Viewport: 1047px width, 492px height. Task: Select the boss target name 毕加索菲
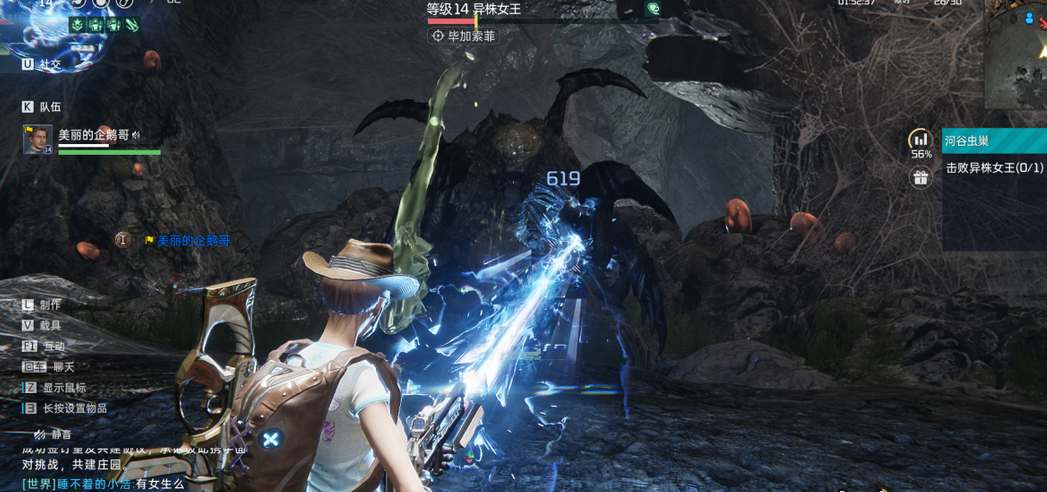pyautogui.click(x=463, y=36)
